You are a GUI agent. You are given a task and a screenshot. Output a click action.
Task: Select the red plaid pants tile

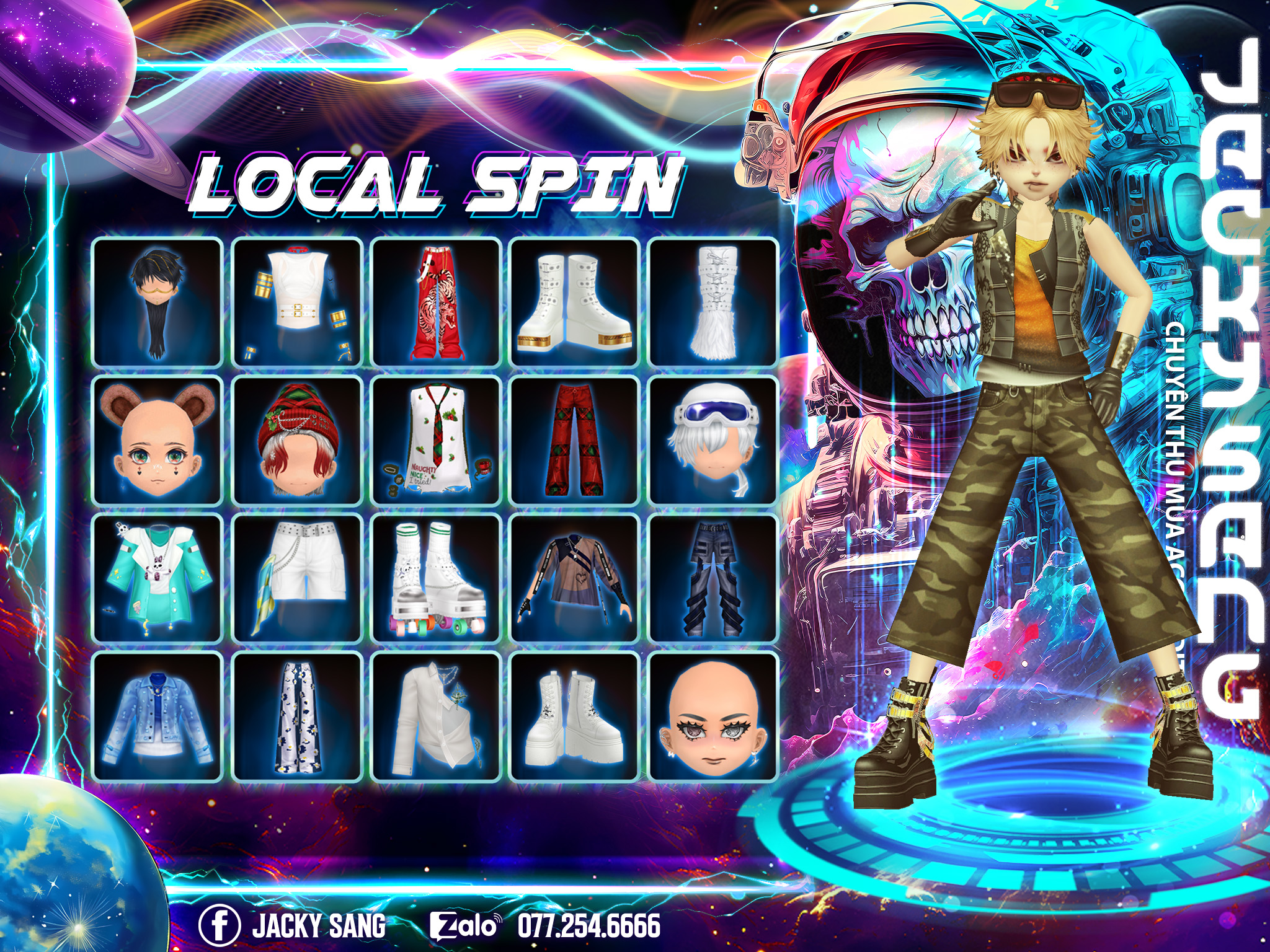tap(575, 441)
